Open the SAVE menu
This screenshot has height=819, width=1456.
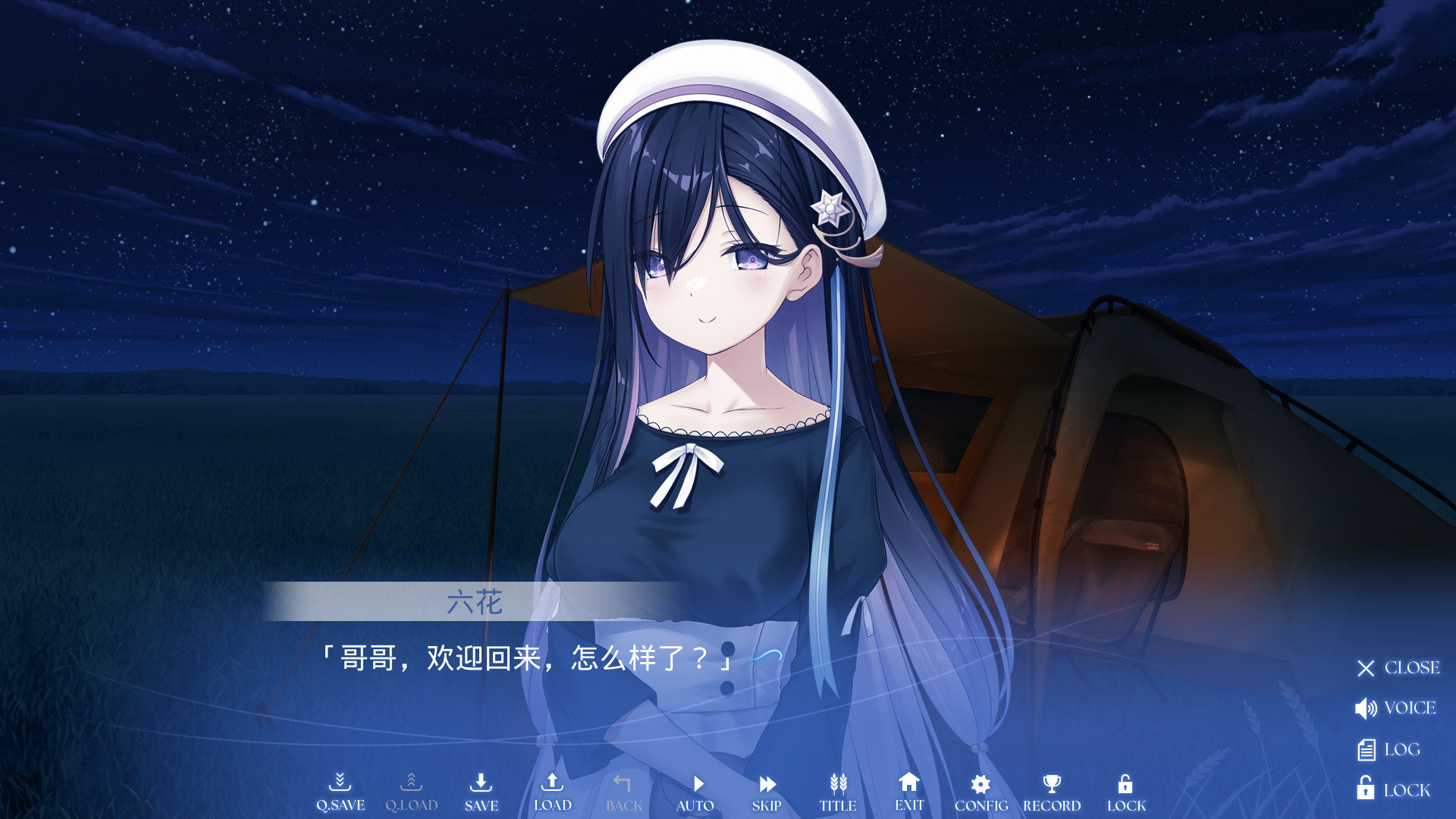coord(482,792)
